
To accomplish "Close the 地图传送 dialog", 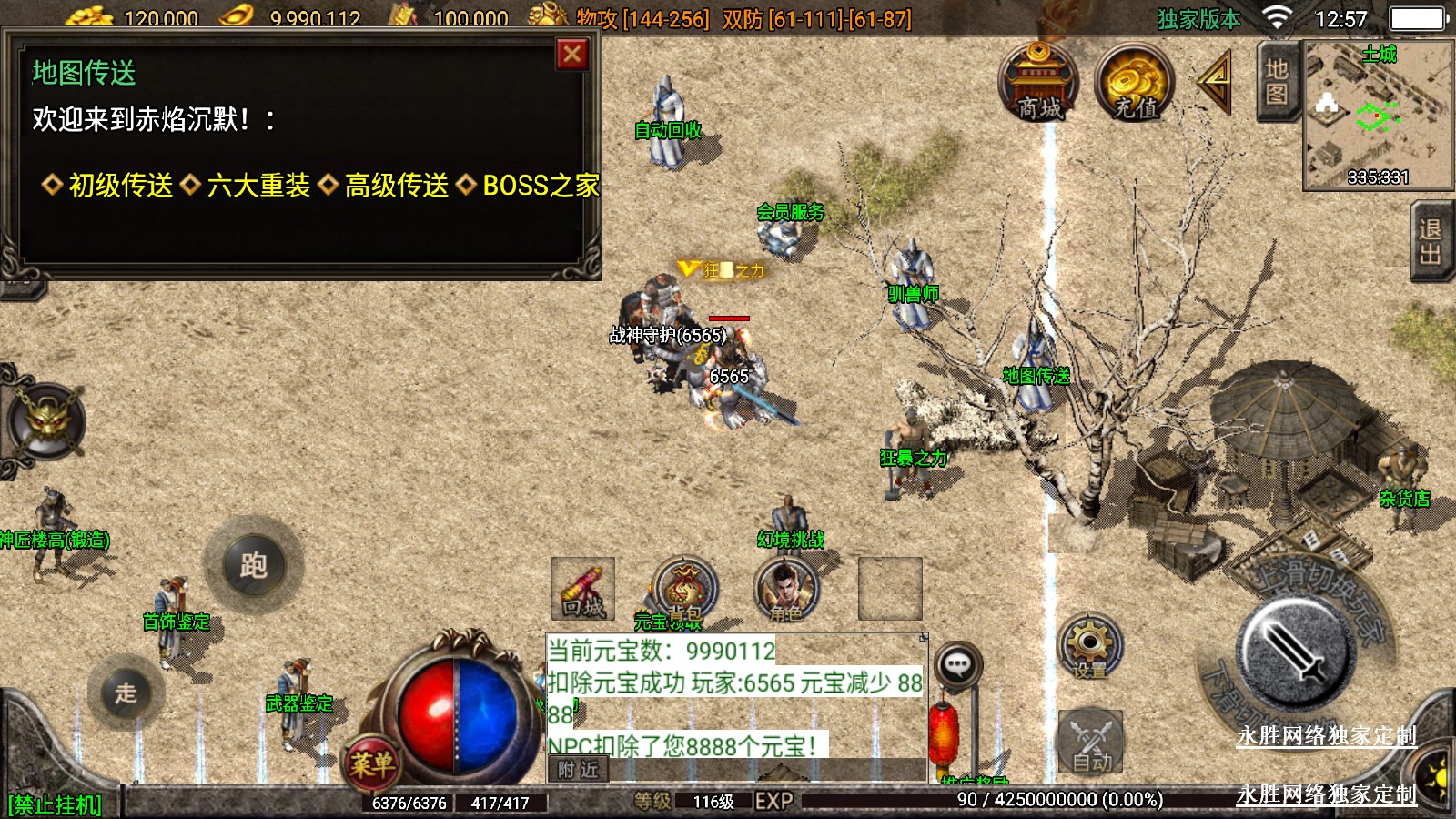I will [572, 55].
